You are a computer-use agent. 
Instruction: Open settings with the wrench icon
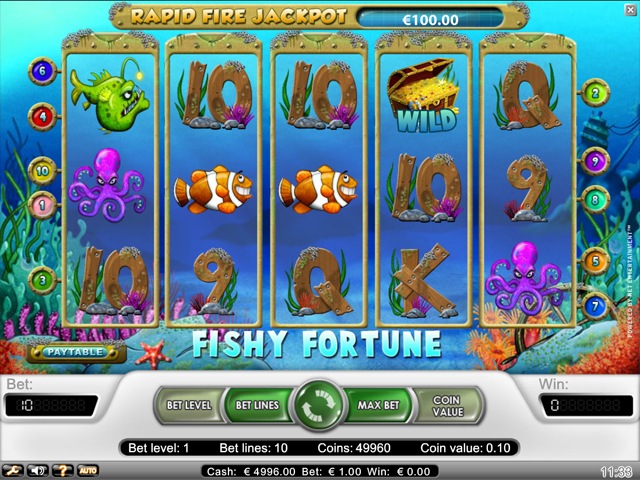[x=13, y=470]
